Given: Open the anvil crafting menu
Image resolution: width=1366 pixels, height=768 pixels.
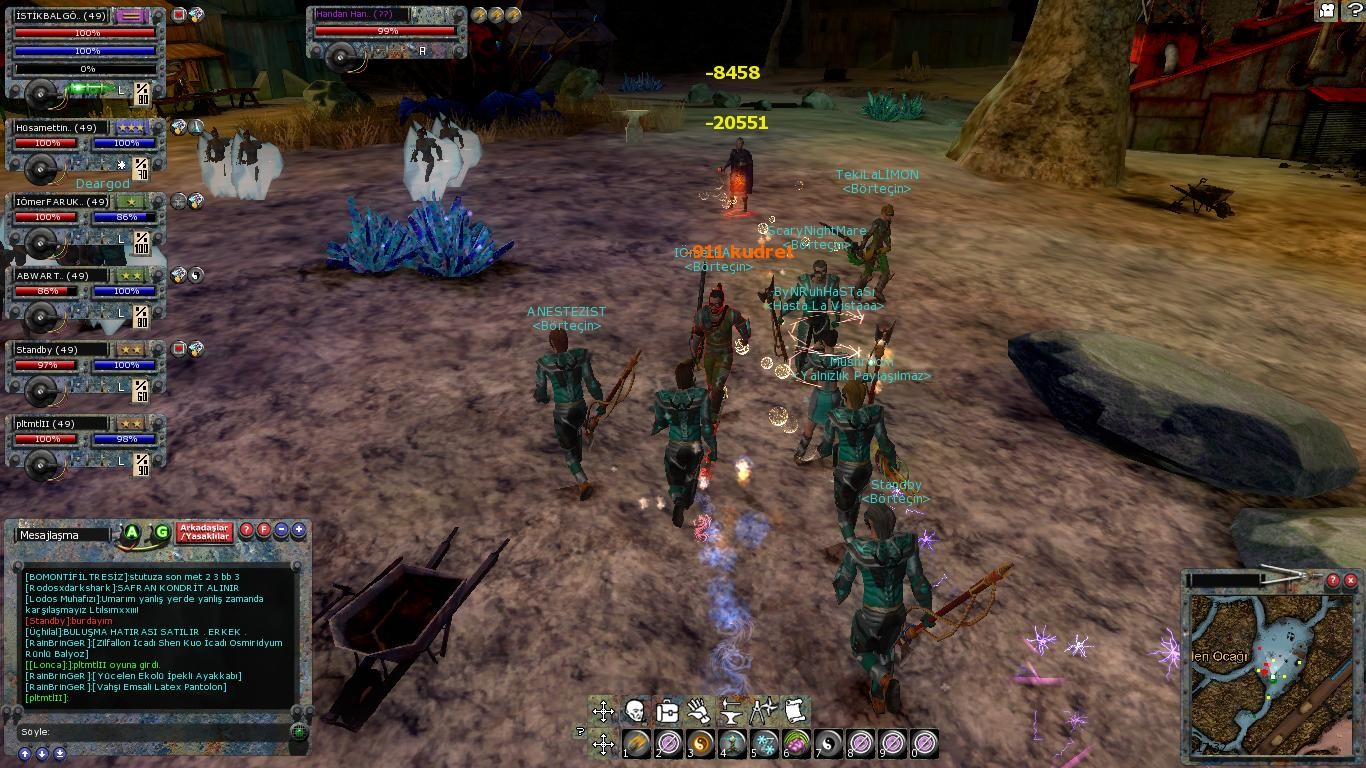Looking at the screenshot, I should pos(731,712).
